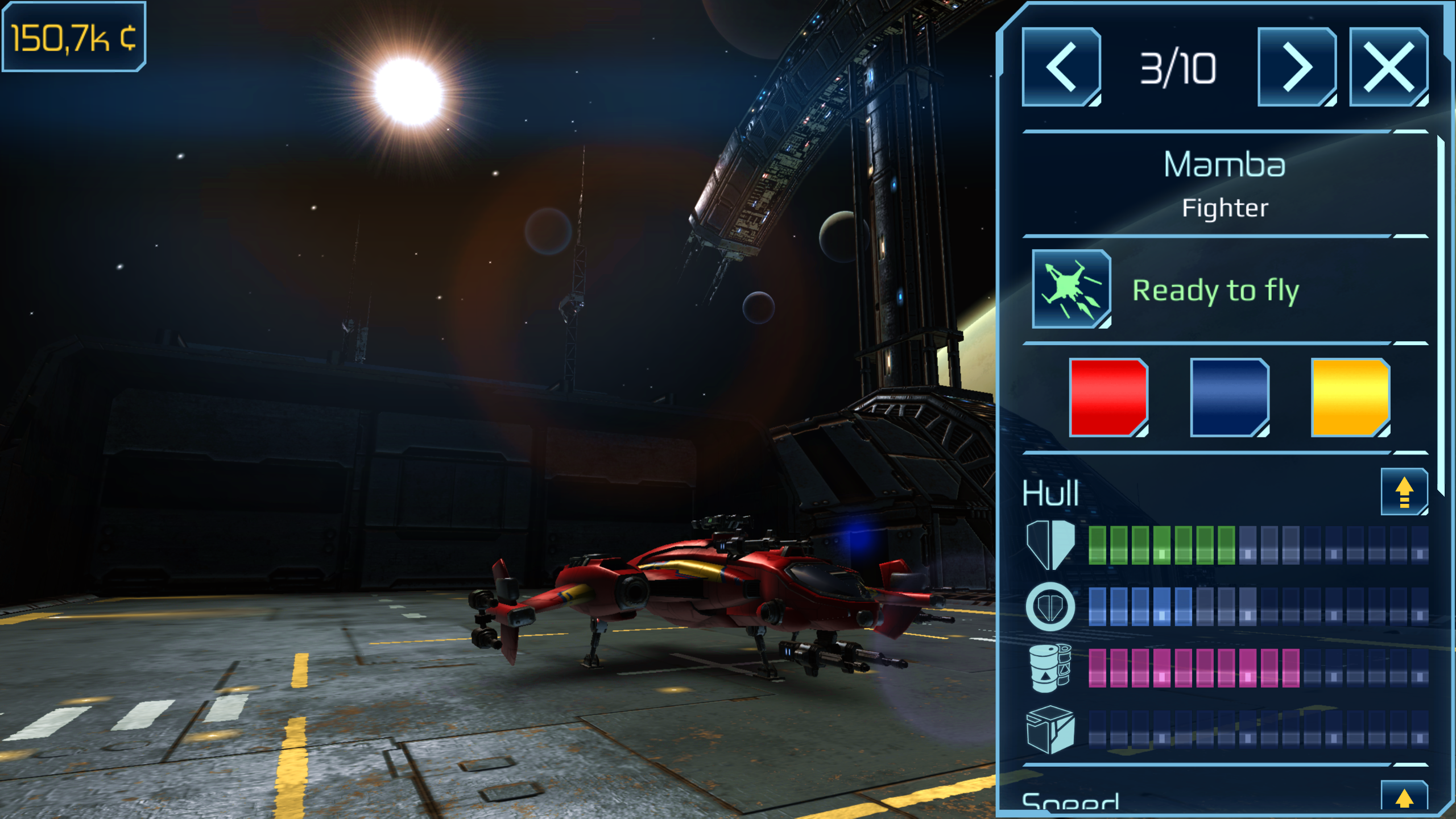This screenshot has height=819, width=1456.
Task: Click the Ready to fly status text
Action: pos(1217,290)
